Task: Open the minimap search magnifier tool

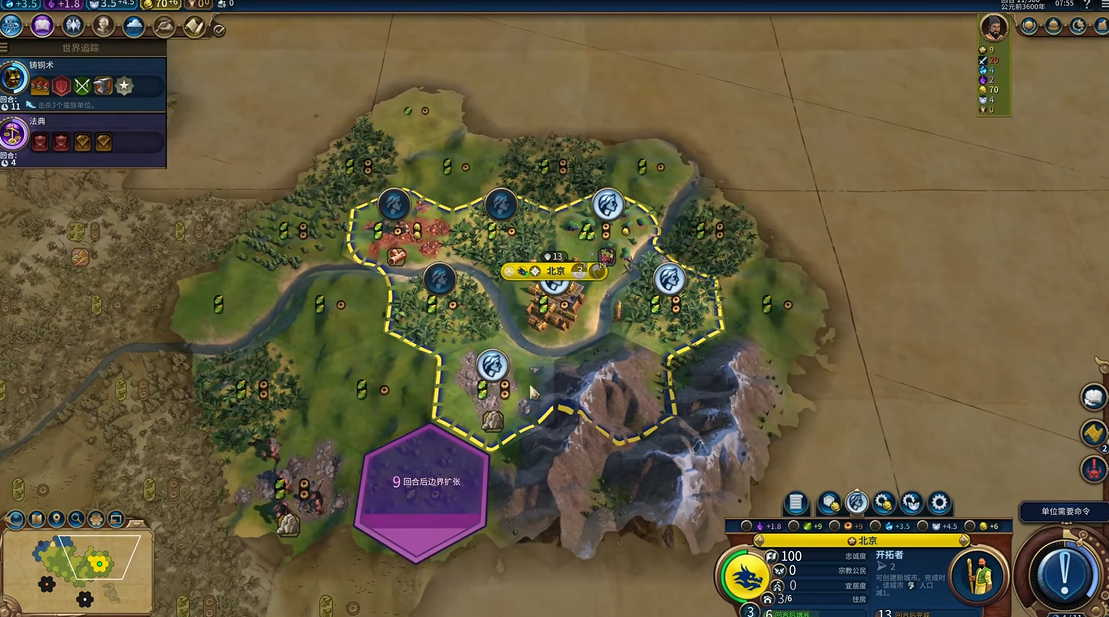Action: [76, 519]
